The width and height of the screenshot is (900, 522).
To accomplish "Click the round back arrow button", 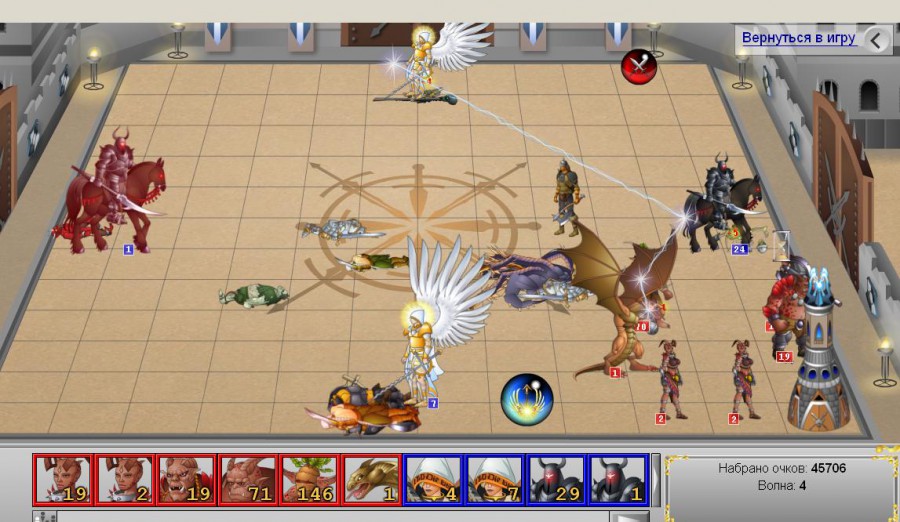I will 876,40.
